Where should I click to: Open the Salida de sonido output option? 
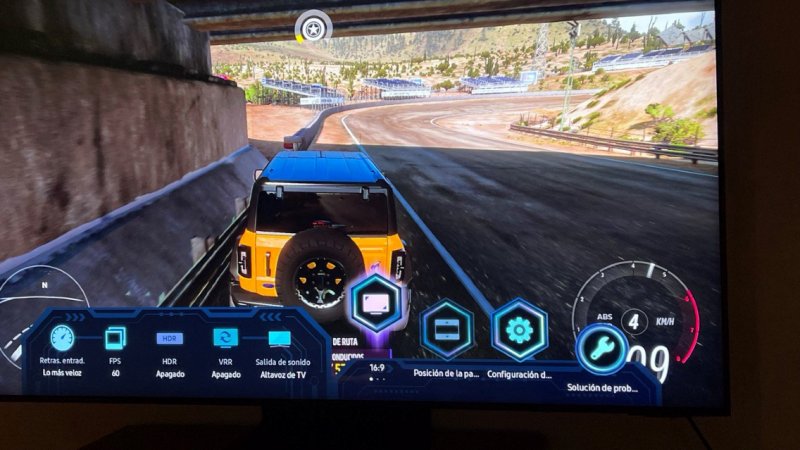[x=280, y=338]
